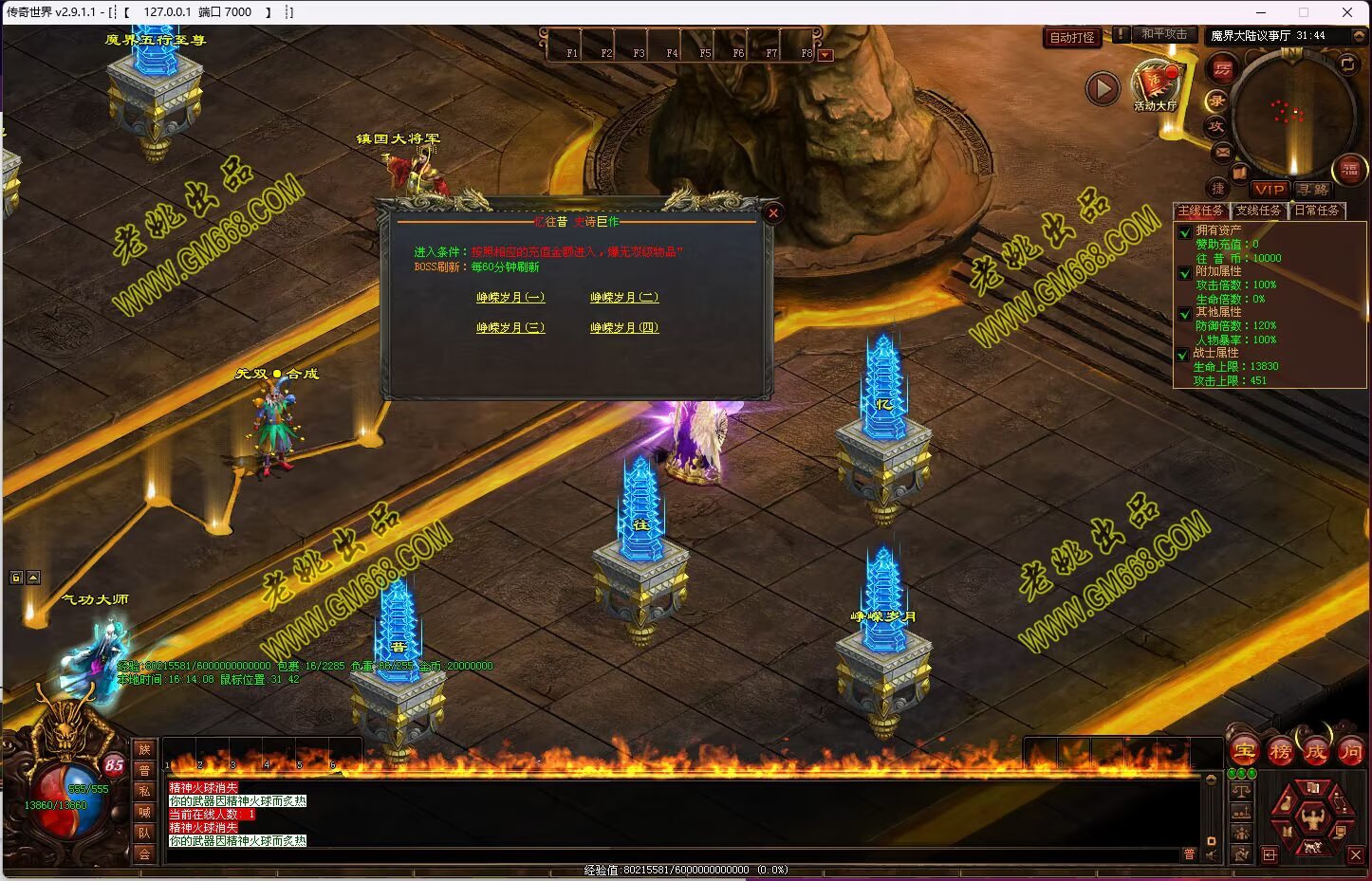
Task: Open the VIP panel
Action: pyautogui.click(x=1269, y=190)
